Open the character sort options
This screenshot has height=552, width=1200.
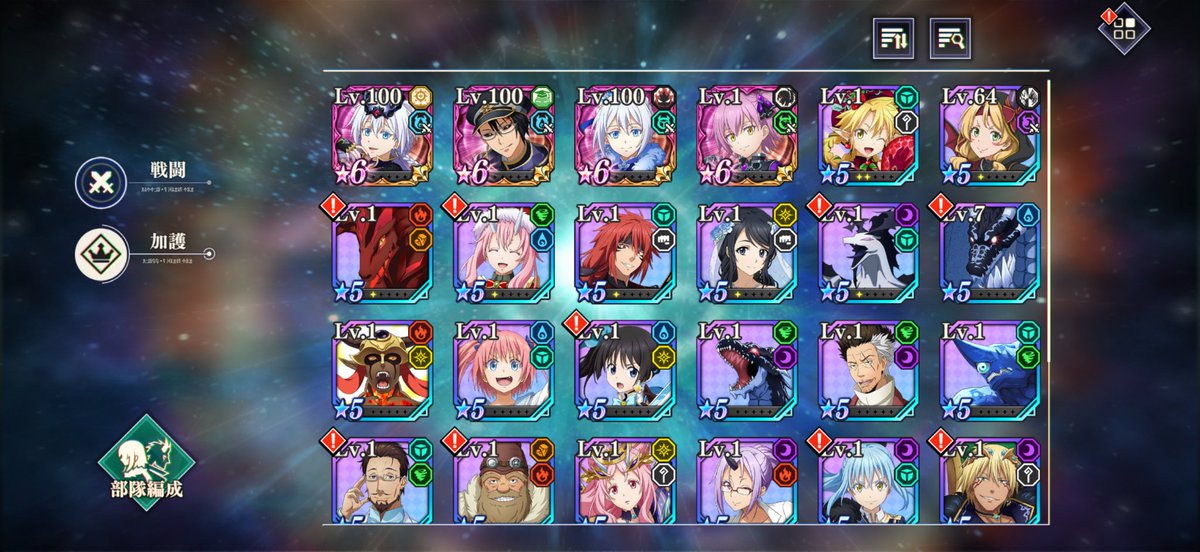point(893,39)
